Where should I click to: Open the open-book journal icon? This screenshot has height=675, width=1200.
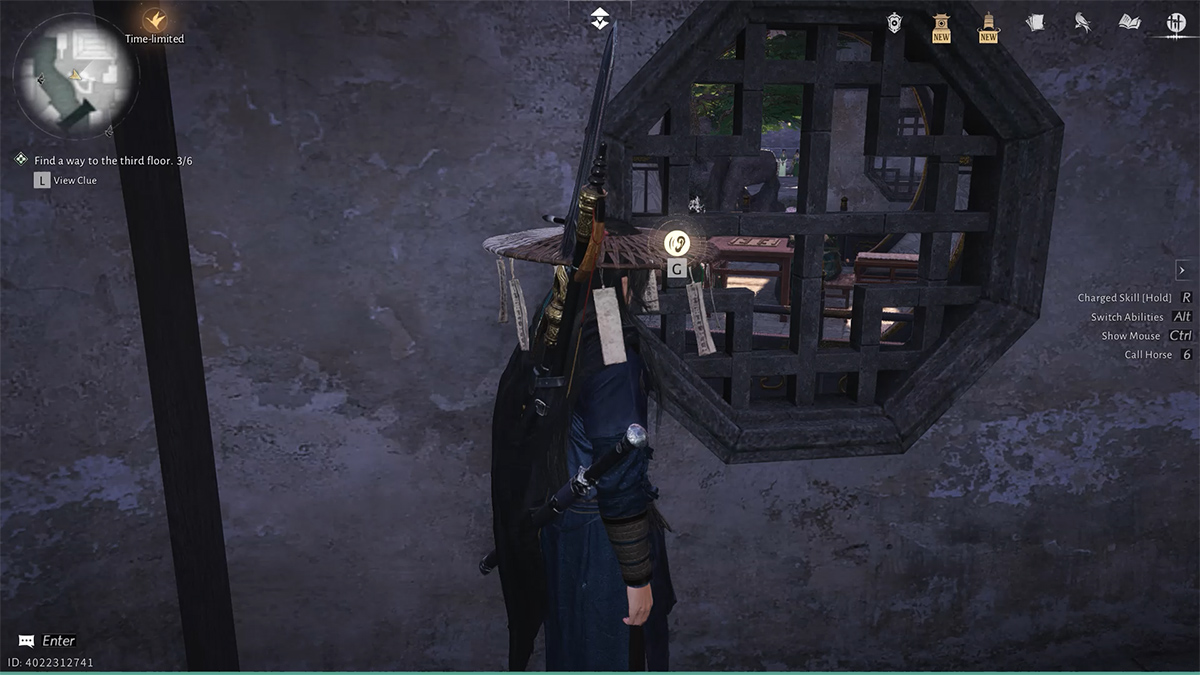[1129, 22]
